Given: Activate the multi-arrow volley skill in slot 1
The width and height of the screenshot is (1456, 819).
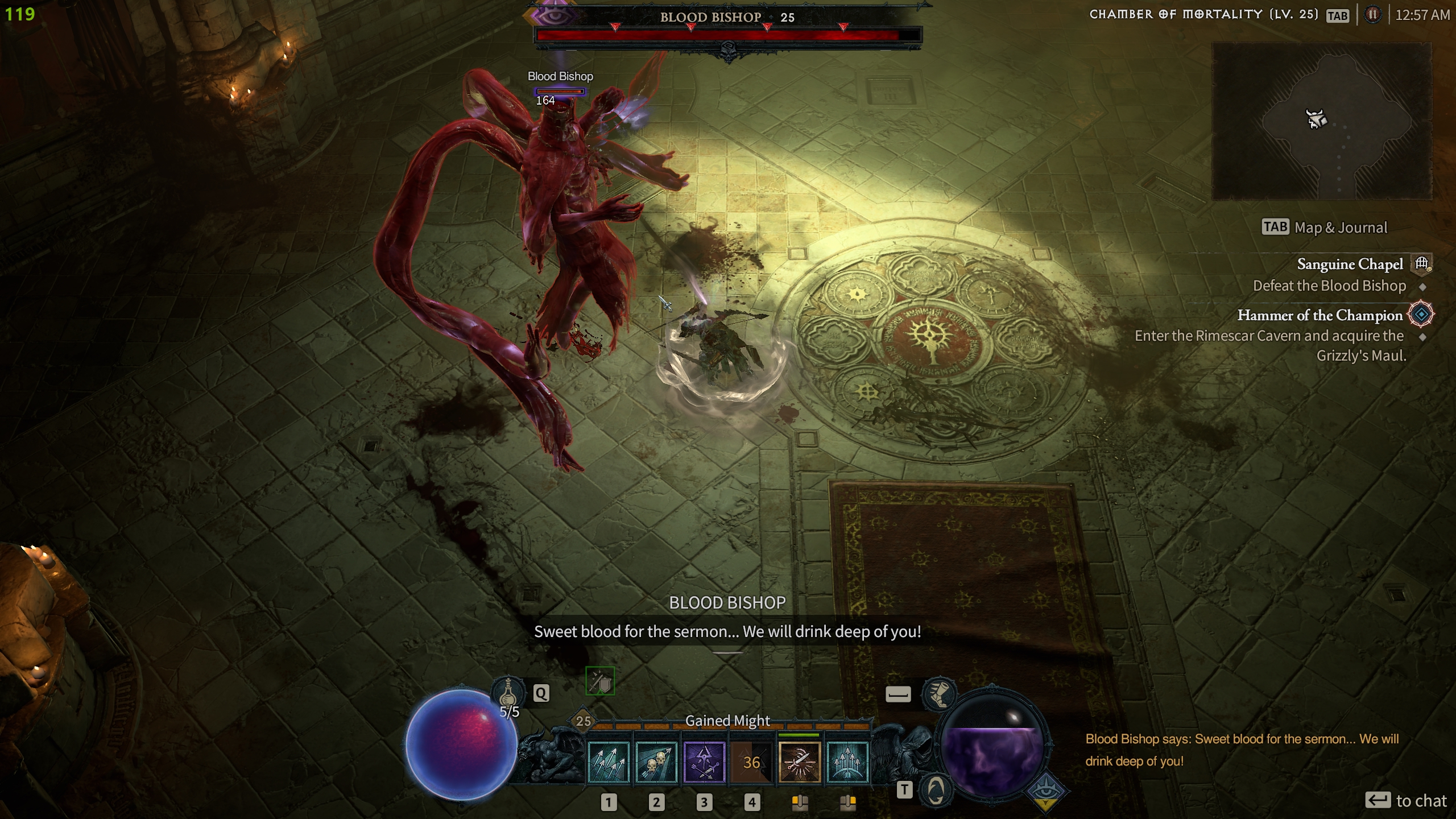Looking at the screenshot, I should coord(609,762).
